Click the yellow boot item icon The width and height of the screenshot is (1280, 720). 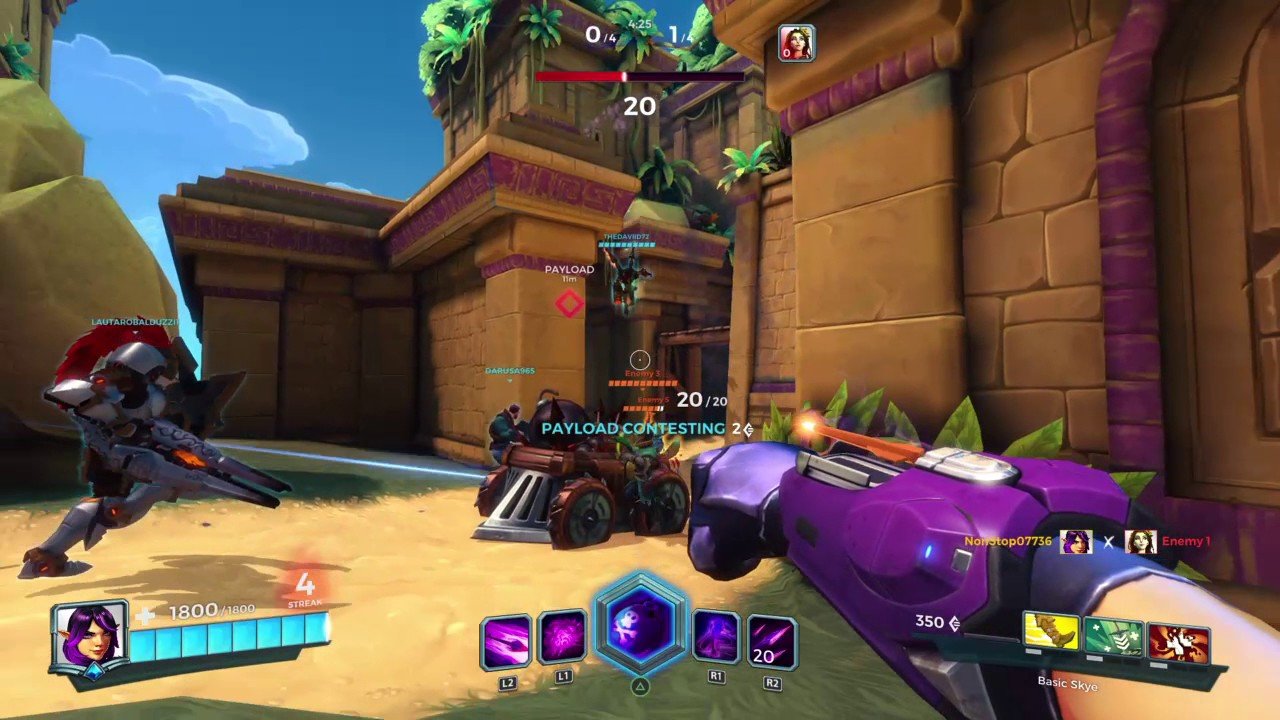1051,632
